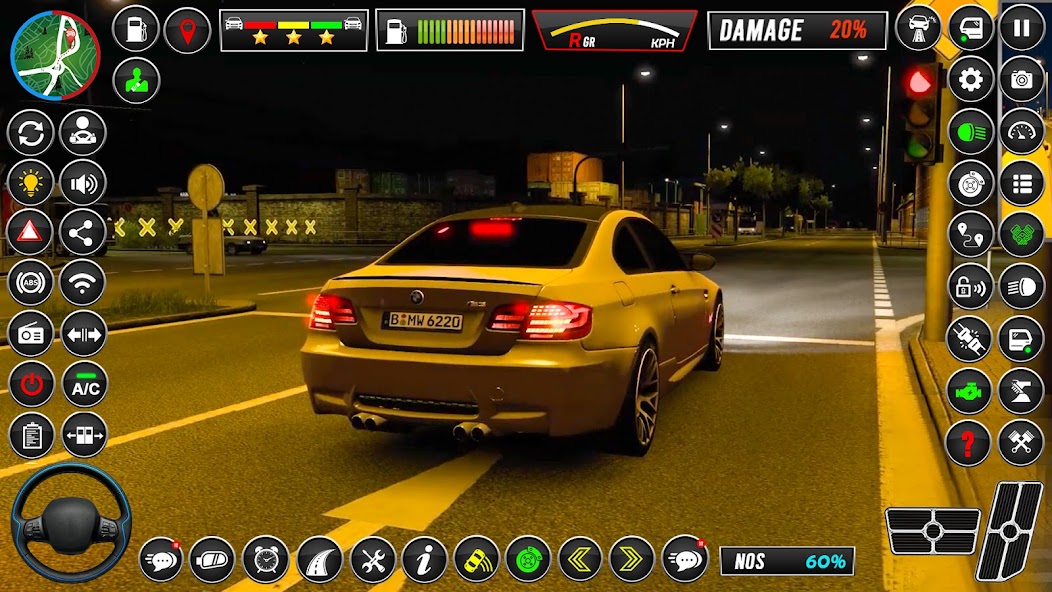The width and height of the screenshot is (1052, 592).
Task: Tap the alarm clock icon
Action: click(265, 559)
